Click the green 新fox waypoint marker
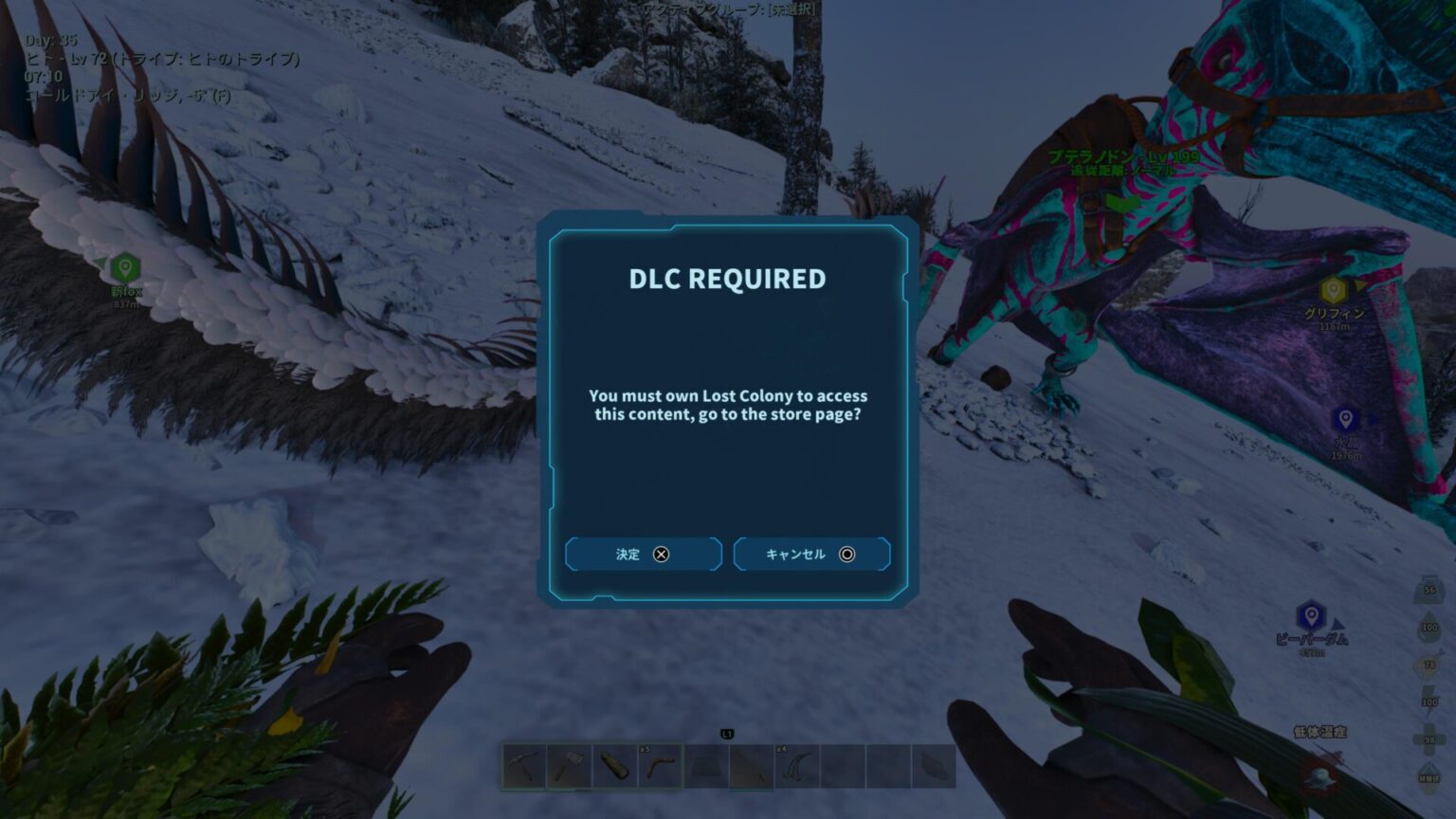1456x819 pixels. pyautogui.click(x=125, y=268)
